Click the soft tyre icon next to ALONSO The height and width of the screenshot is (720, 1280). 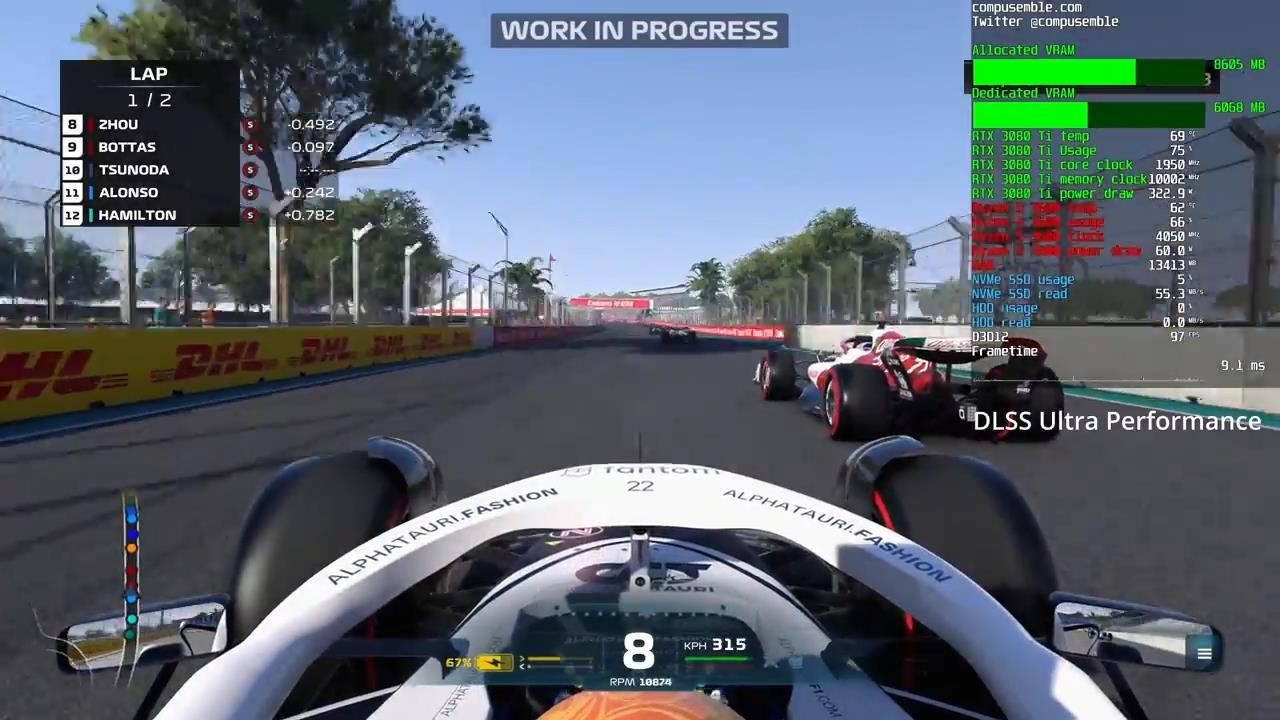[250, 192]
